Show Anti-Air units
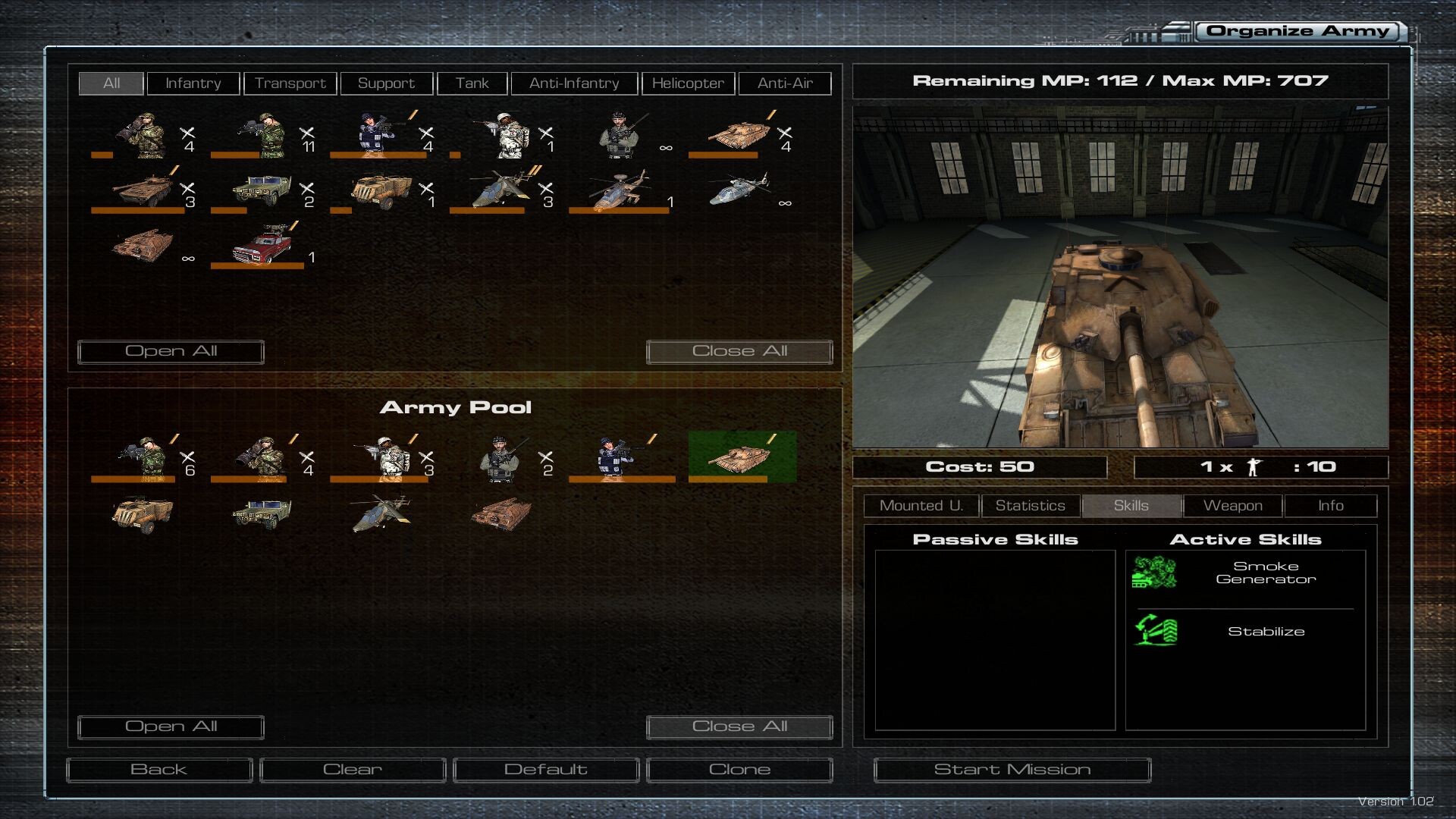Image resolution: width=1456 pixels, height=819 pixels. coord(784,83)
